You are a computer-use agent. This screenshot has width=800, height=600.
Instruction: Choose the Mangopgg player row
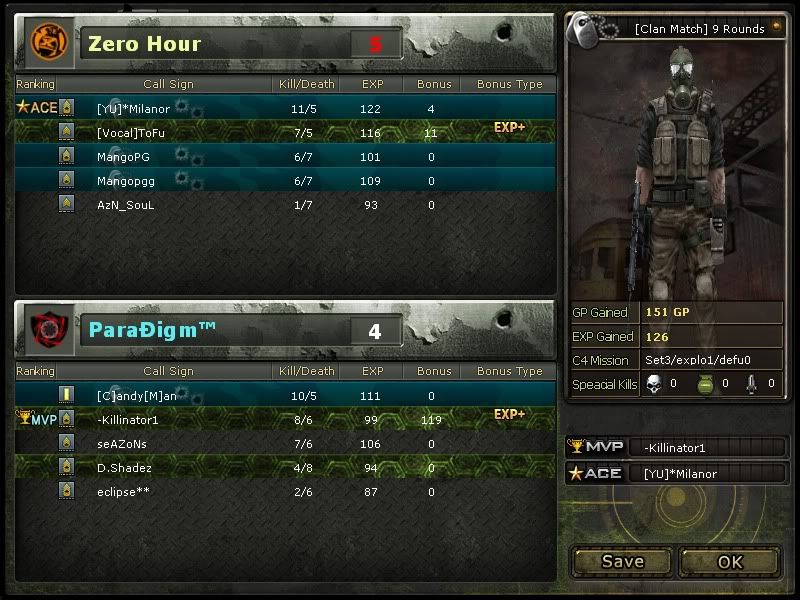(285, 181)
